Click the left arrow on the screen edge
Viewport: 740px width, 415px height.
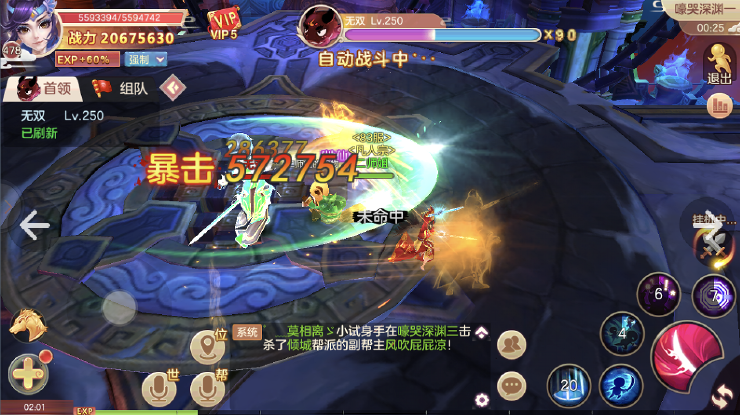34,225
